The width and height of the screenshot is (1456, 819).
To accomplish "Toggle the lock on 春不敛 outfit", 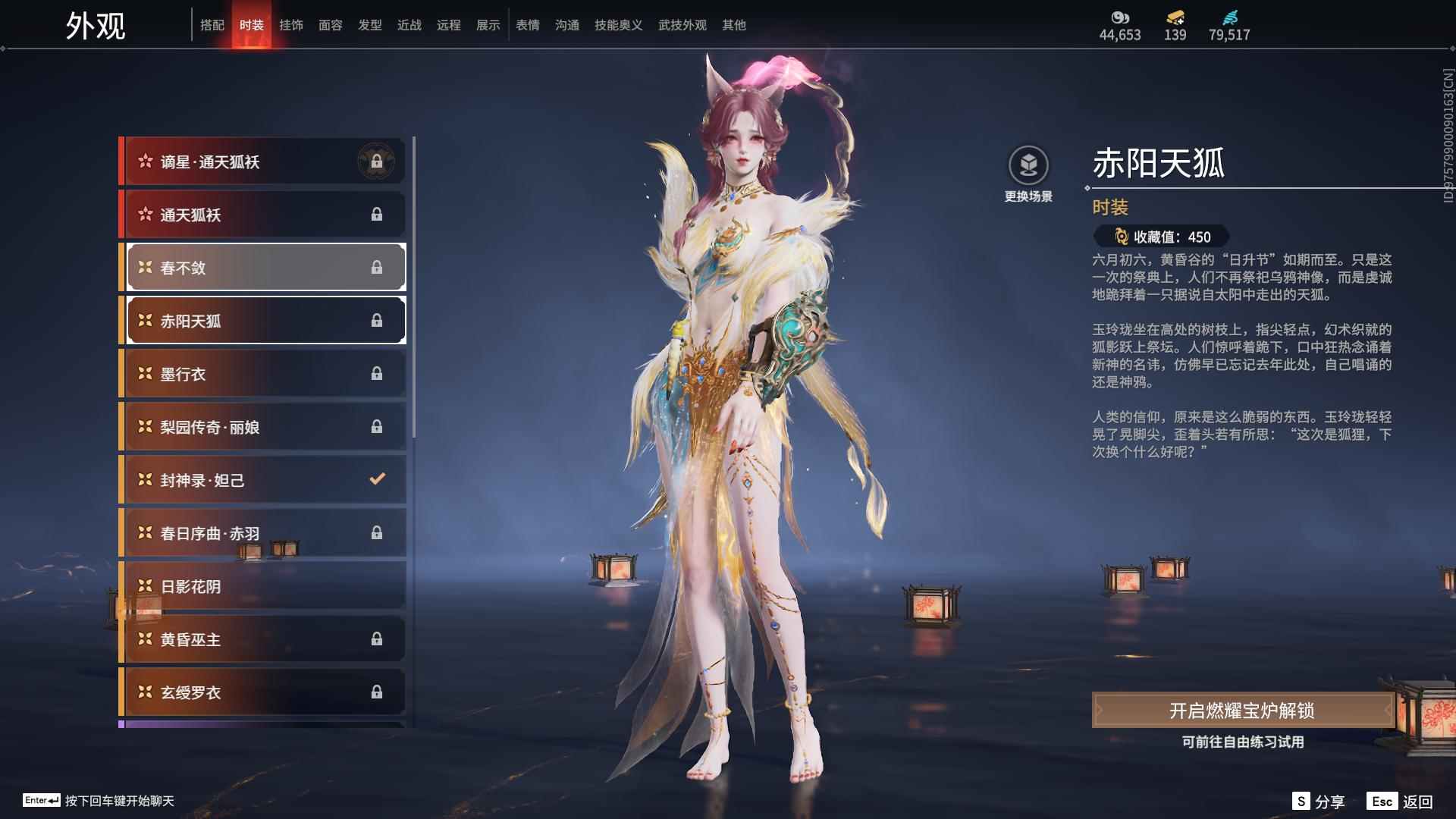I will click(x=377, y=267).
